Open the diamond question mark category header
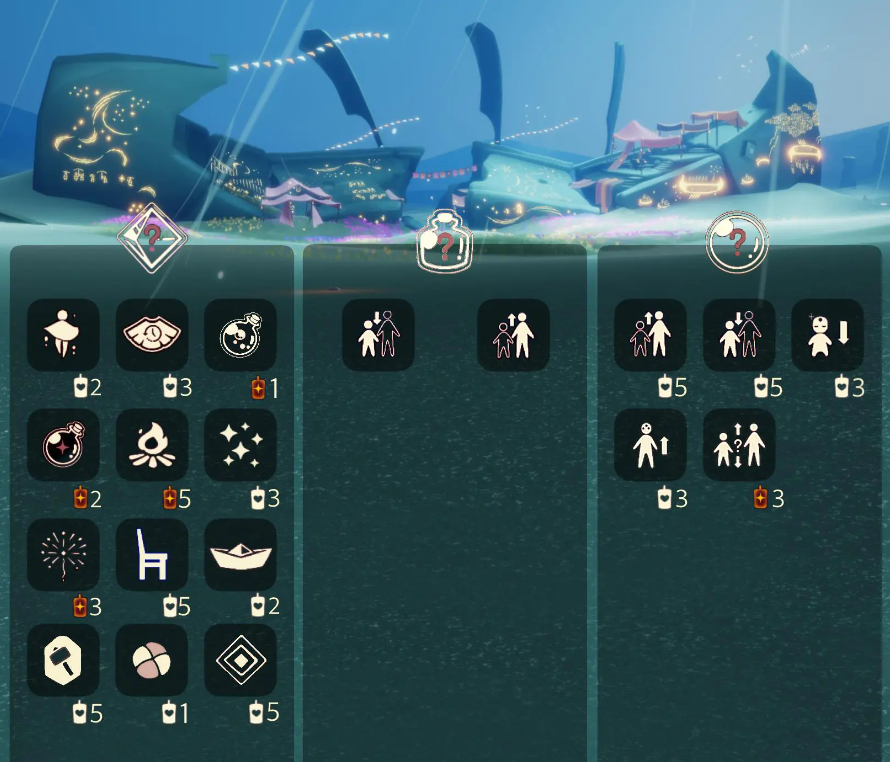The width and height of the screenshot is (890, 762). click(x=152, y=238)
